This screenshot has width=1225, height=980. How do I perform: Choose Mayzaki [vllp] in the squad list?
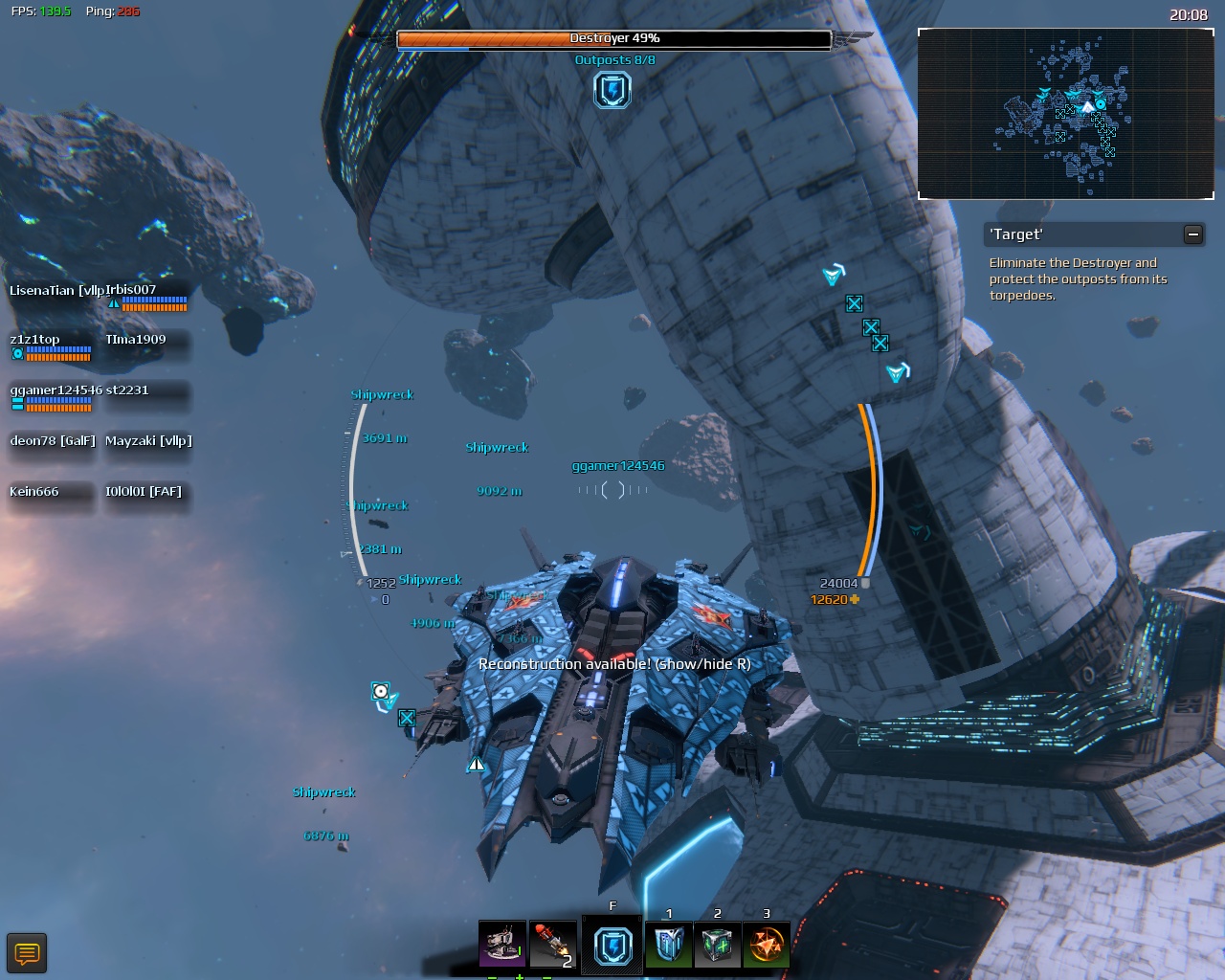click(x=148, y=442)
